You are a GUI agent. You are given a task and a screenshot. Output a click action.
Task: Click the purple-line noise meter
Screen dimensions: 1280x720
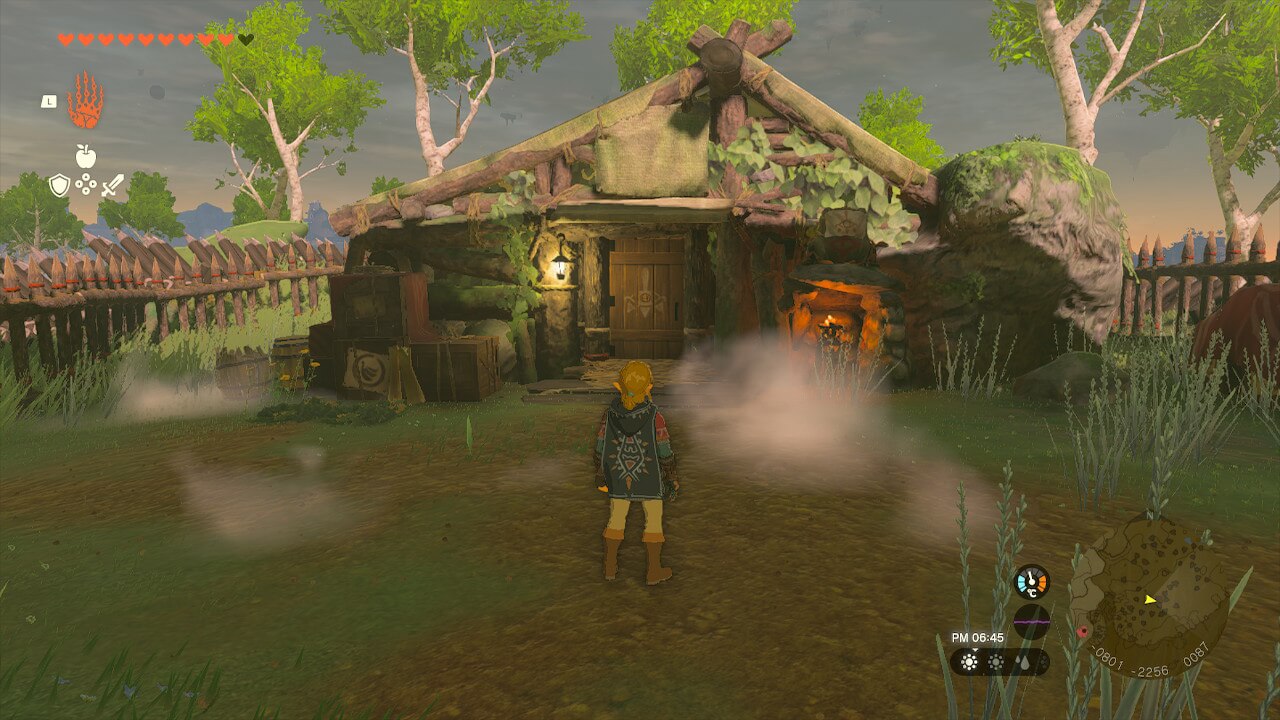[1031, 621]
